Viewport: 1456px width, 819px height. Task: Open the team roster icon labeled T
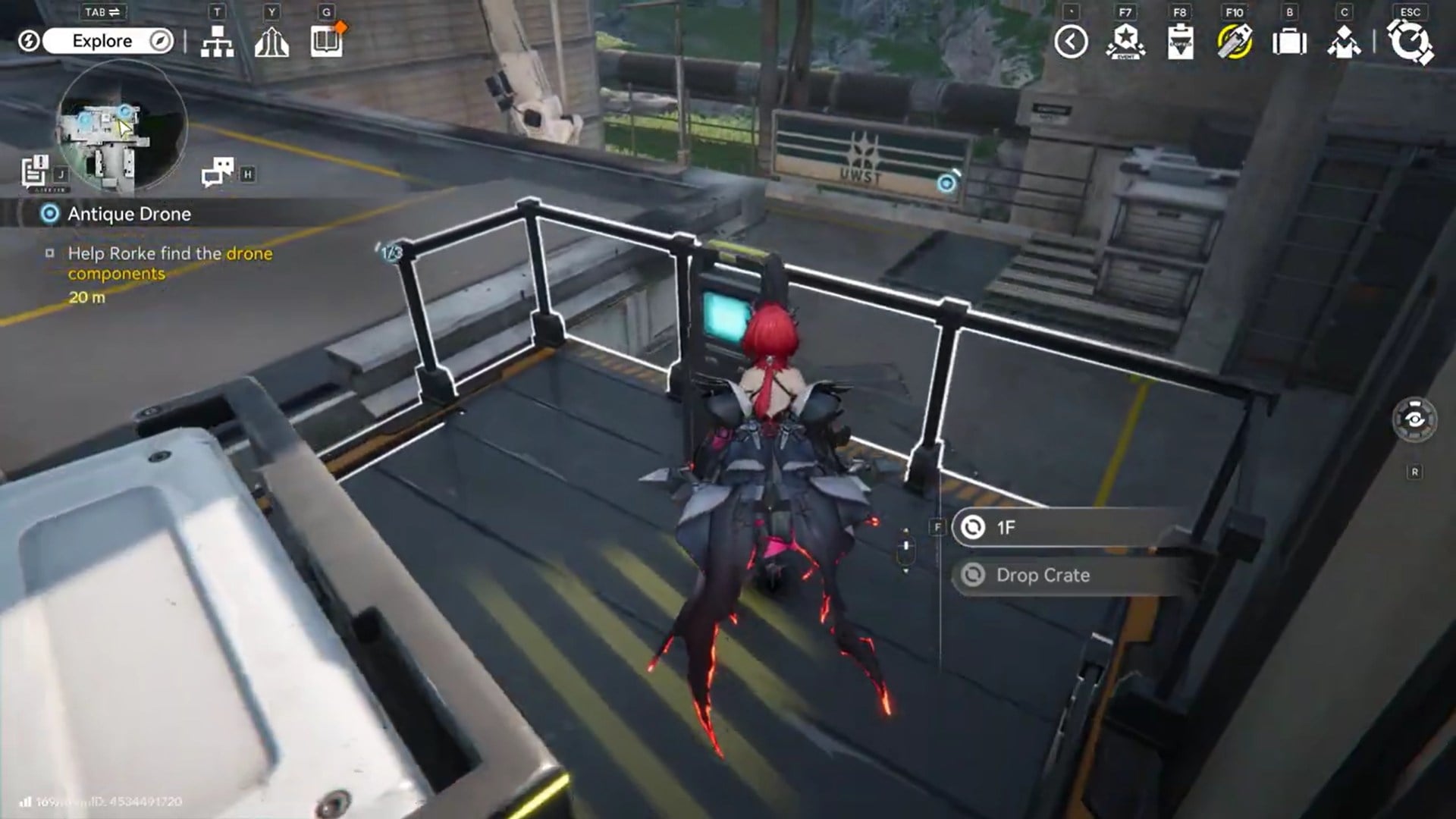pyautogui.click(x=218, y=43)
